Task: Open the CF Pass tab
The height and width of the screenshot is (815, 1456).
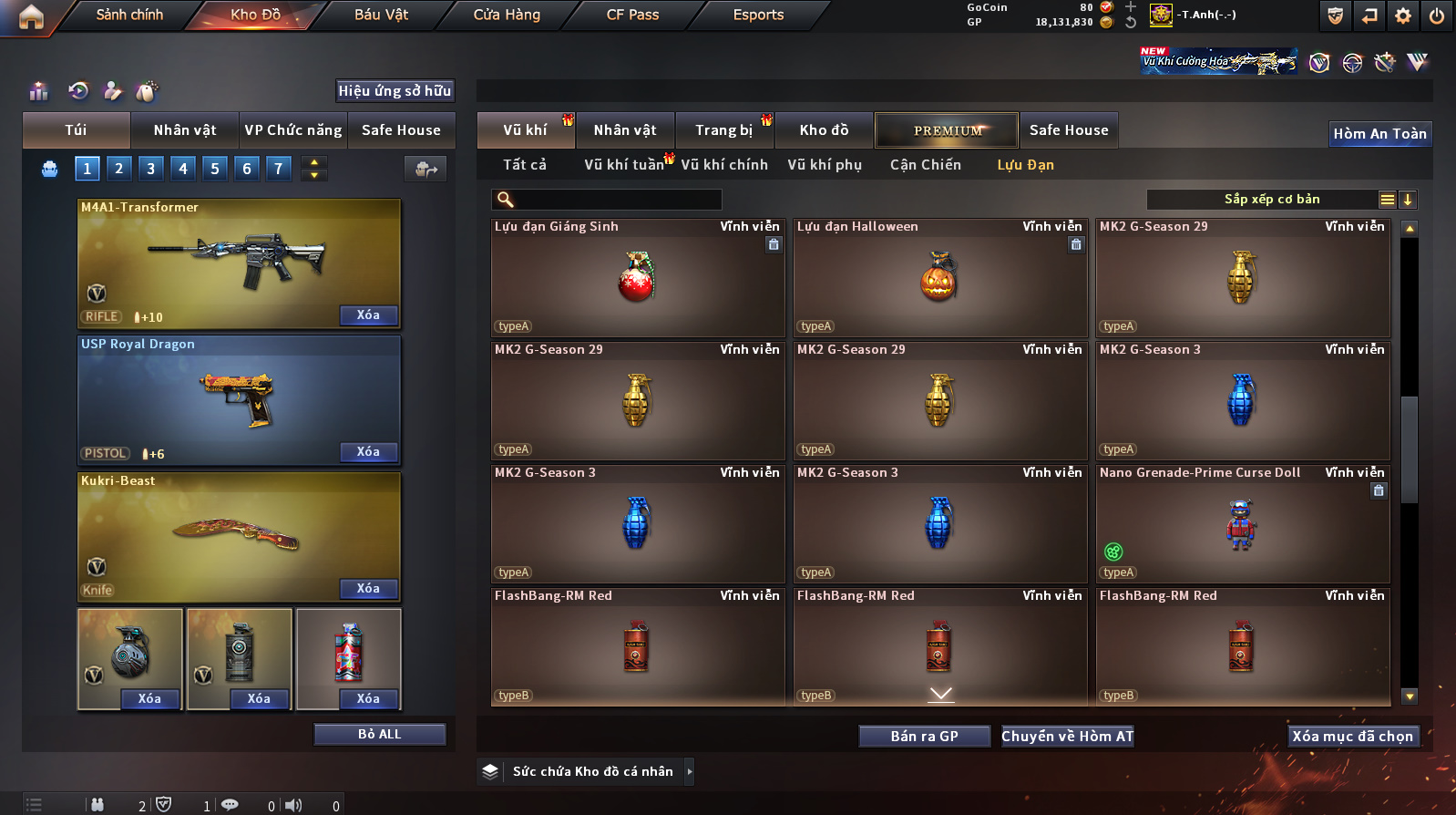Action: click(632, 15)
